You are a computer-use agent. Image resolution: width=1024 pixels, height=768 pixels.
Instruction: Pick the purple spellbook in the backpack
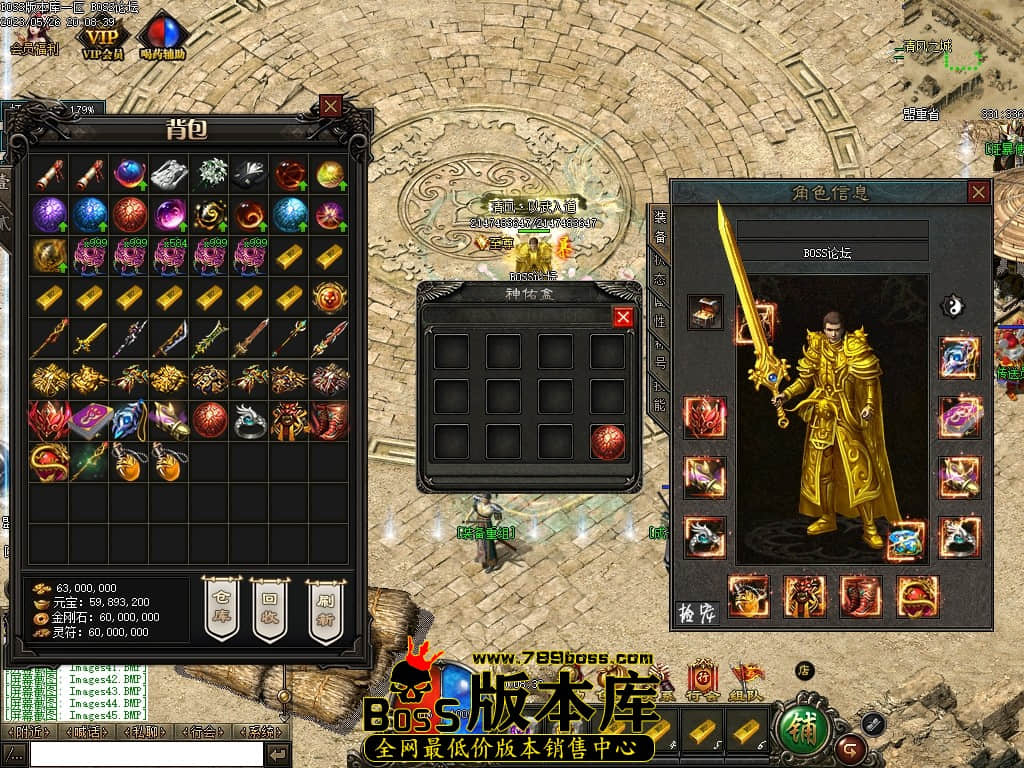coord(89,421)
